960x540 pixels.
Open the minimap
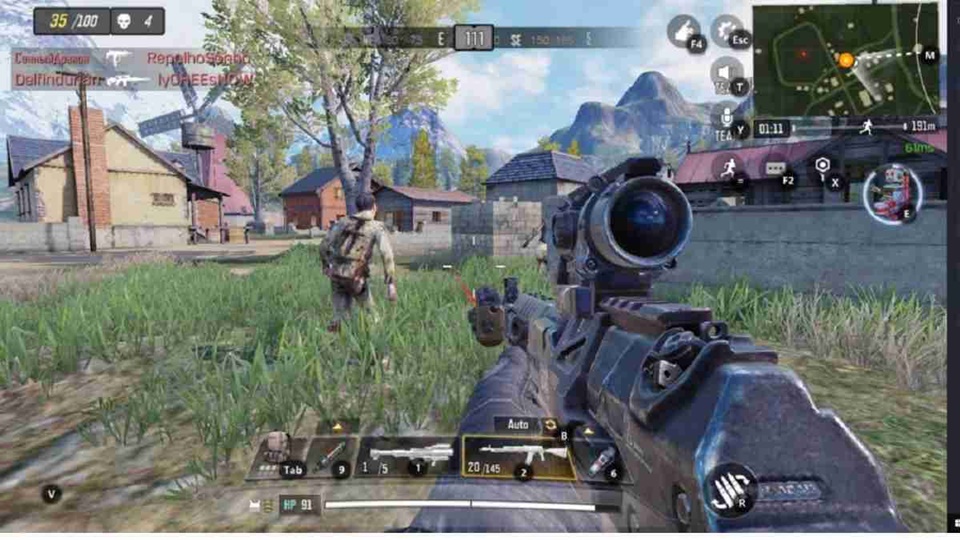coord(846,59)
